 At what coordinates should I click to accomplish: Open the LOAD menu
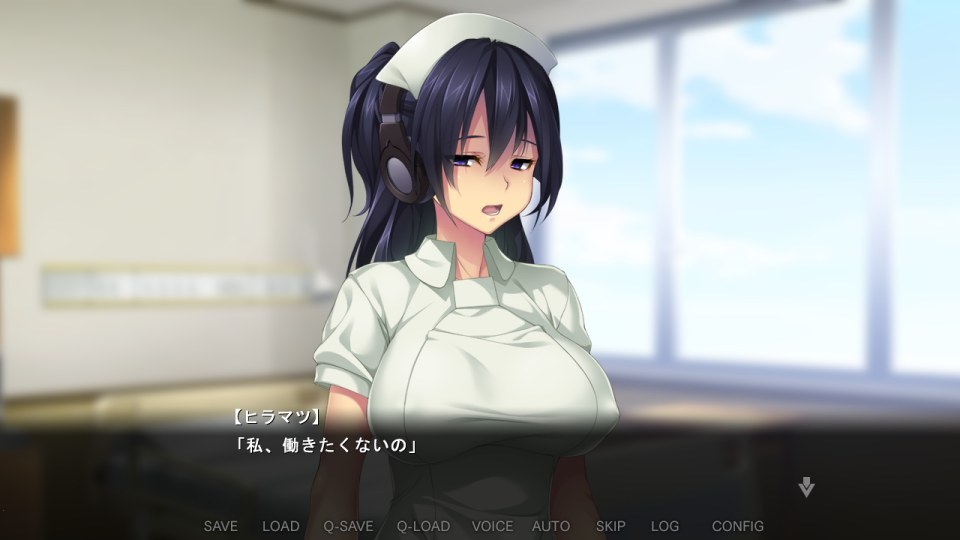[281, 526]
